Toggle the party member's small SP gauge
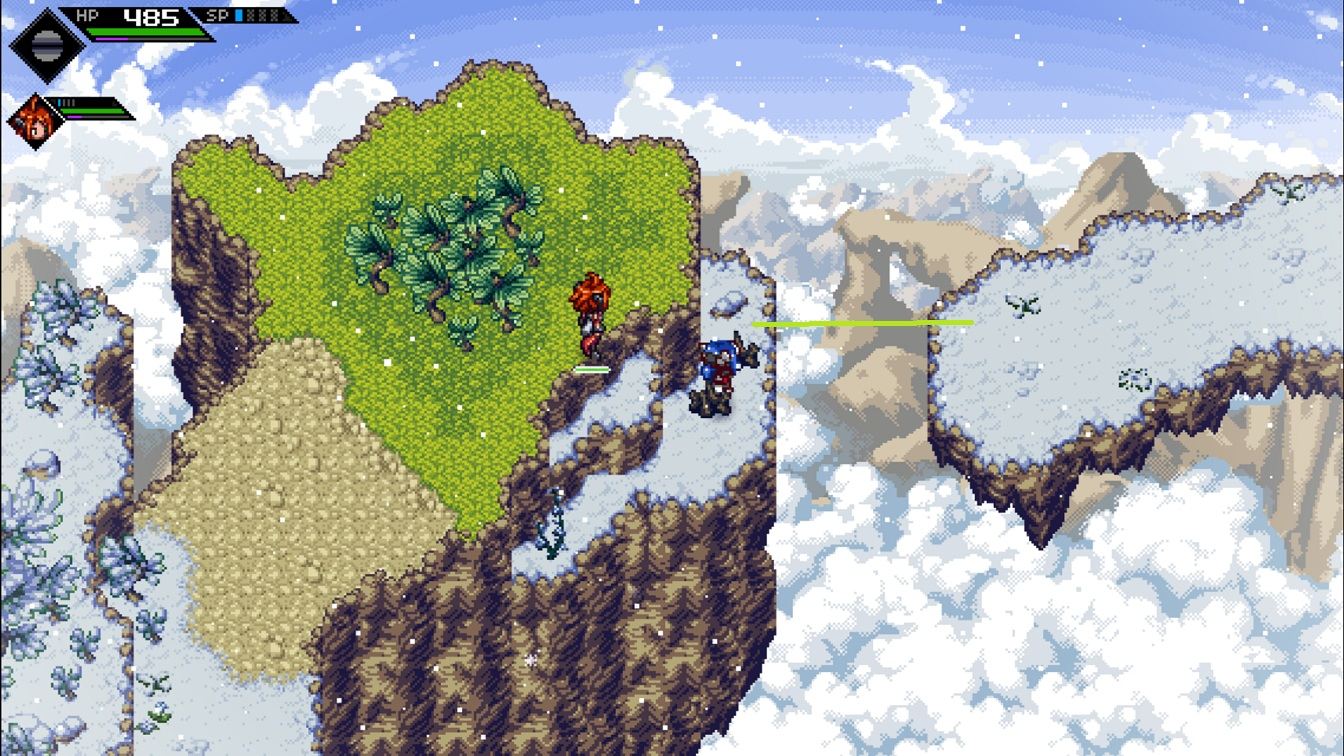 tap(64, 102)
